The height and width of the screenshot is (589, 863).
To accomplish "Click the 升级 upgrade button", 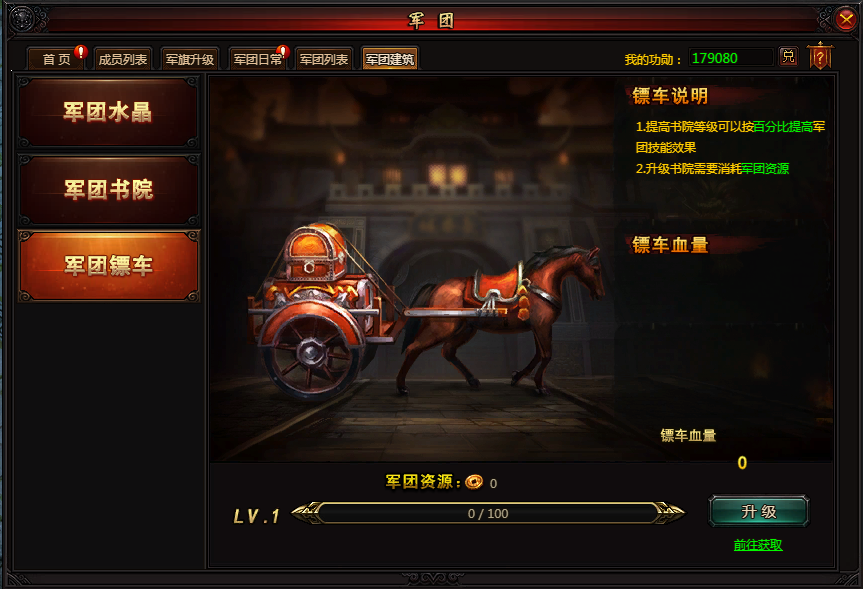I will coord(759,512).
